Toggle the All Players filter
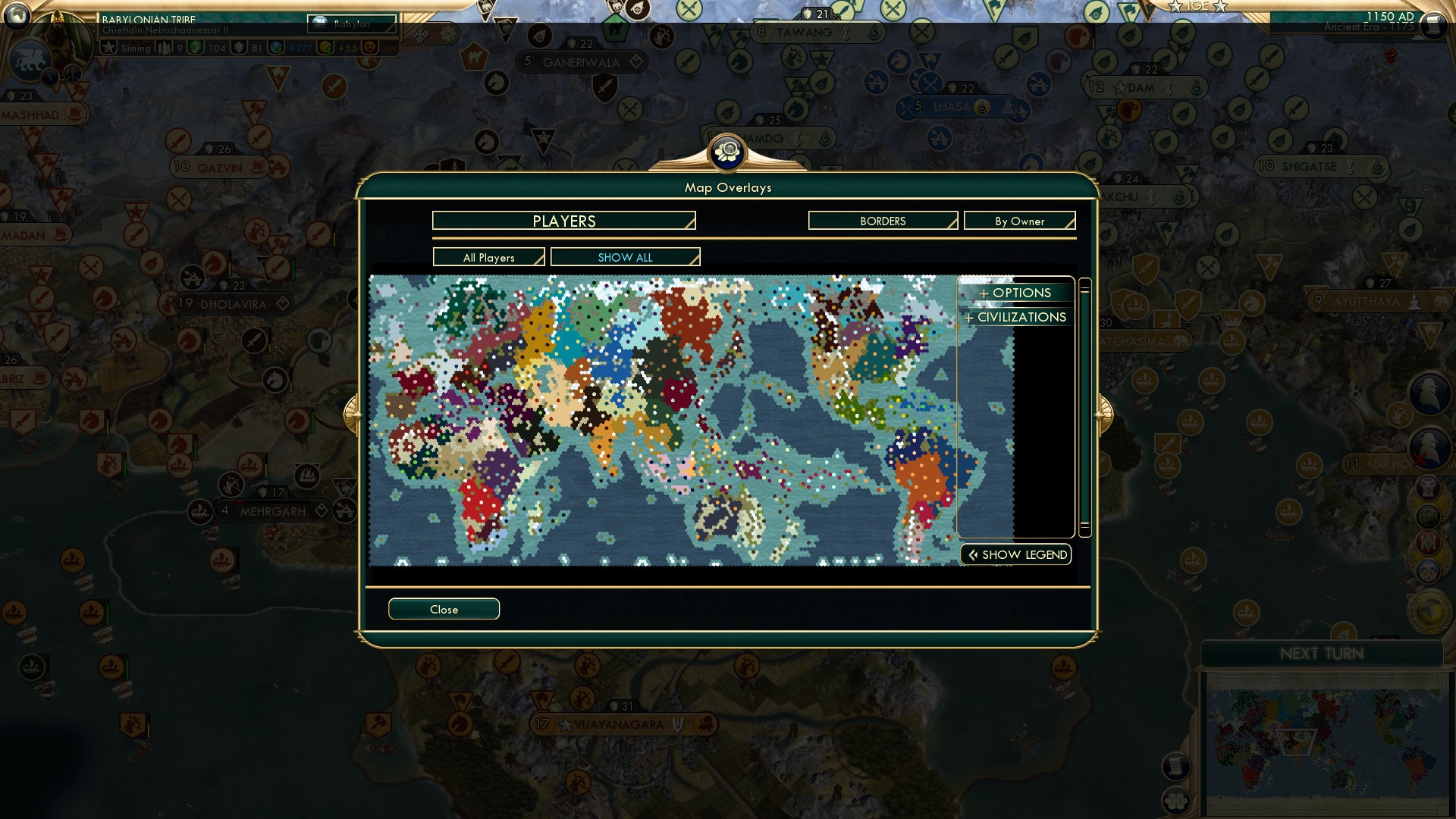This screenshot has height=819, width=1456. pyautogui.click(x=488, y=257)
